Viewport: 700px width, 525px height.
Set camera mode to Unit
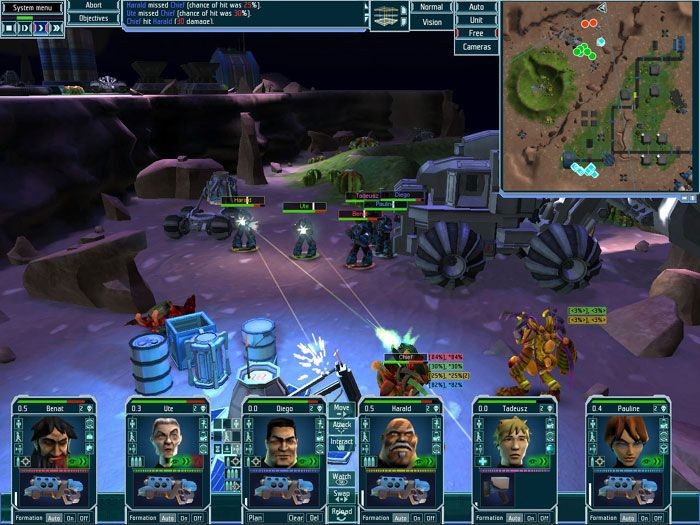click(x=476, y=20)
